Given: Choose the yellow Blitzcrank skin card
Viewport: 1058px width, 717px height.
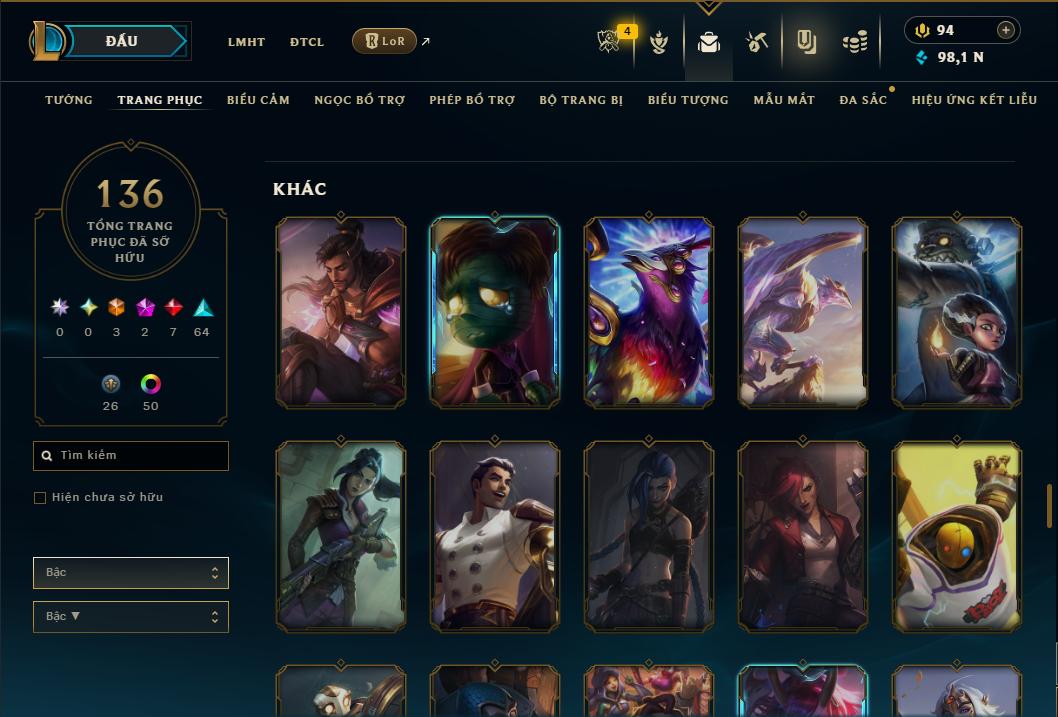Looking at the screenshot, I should pos(957,536).
